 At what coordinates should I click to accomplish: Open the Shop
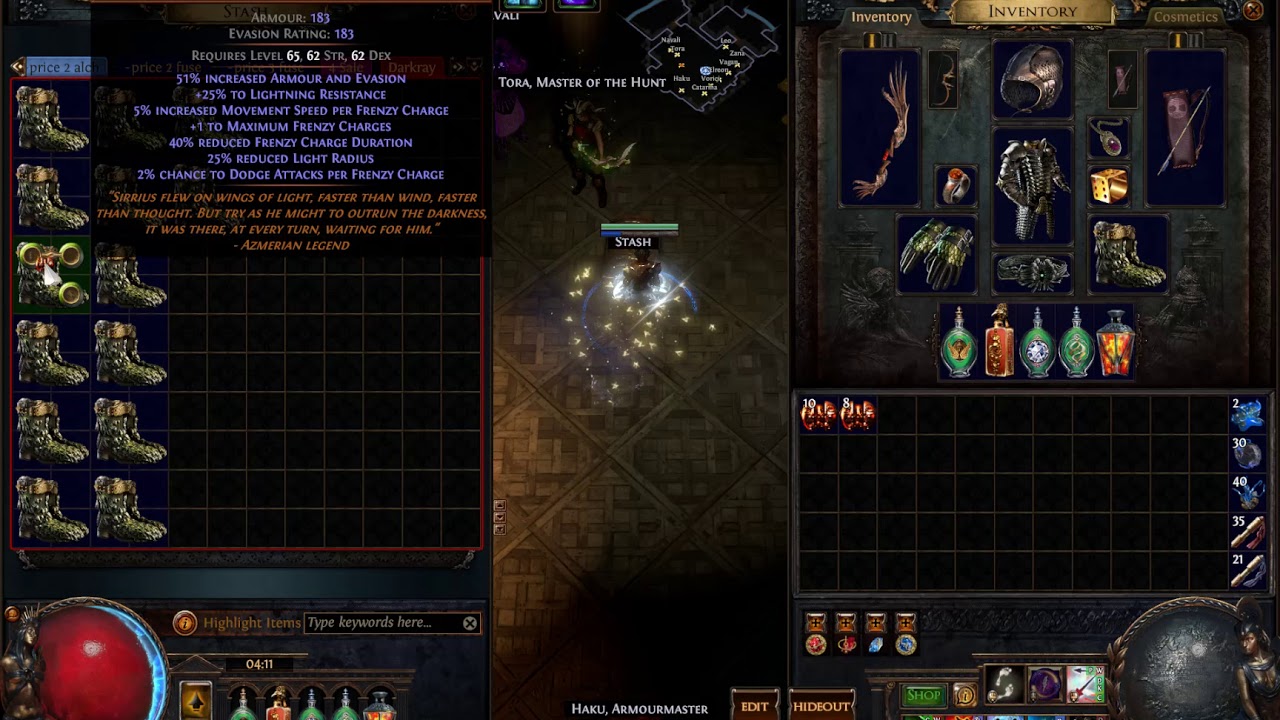923,694
